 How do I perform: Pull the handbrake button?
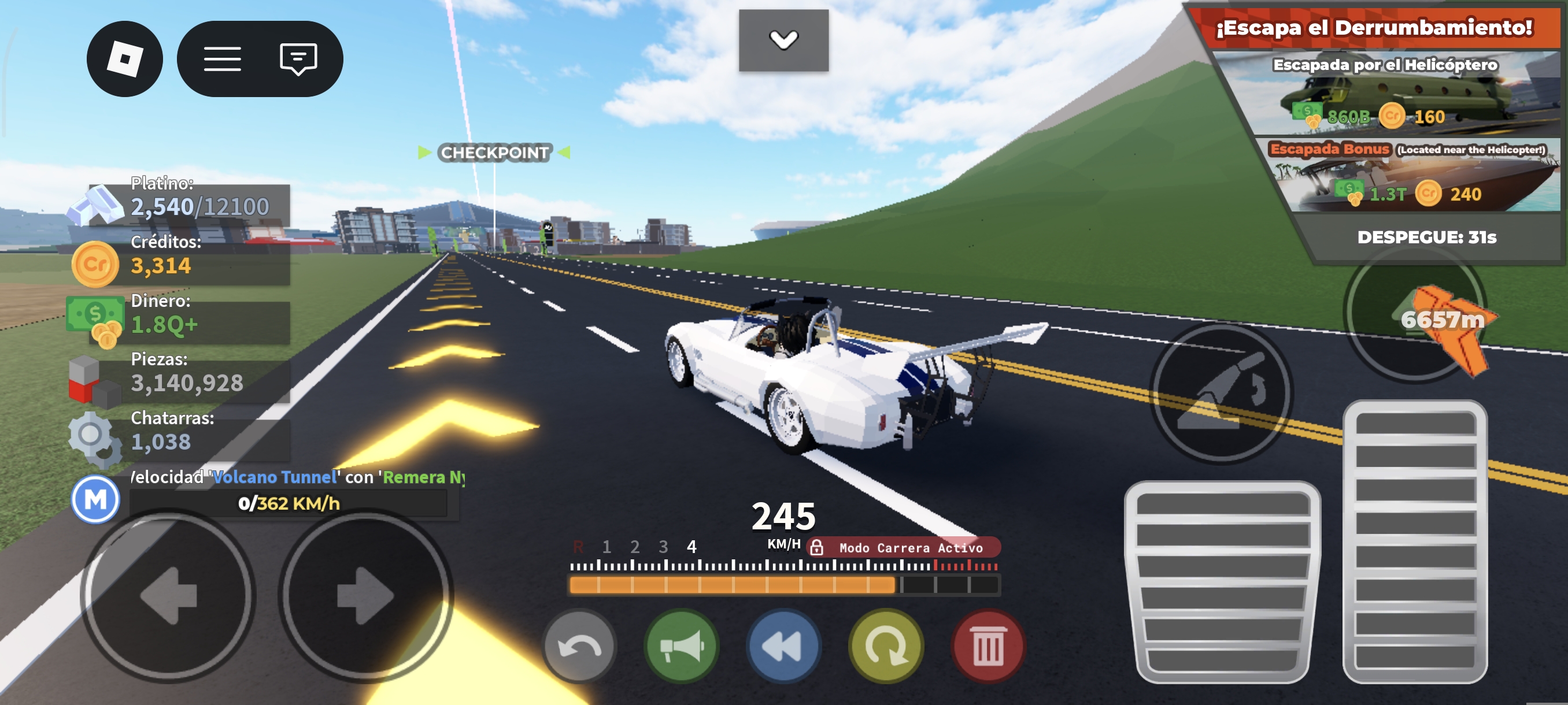[x=1222, y=394]
